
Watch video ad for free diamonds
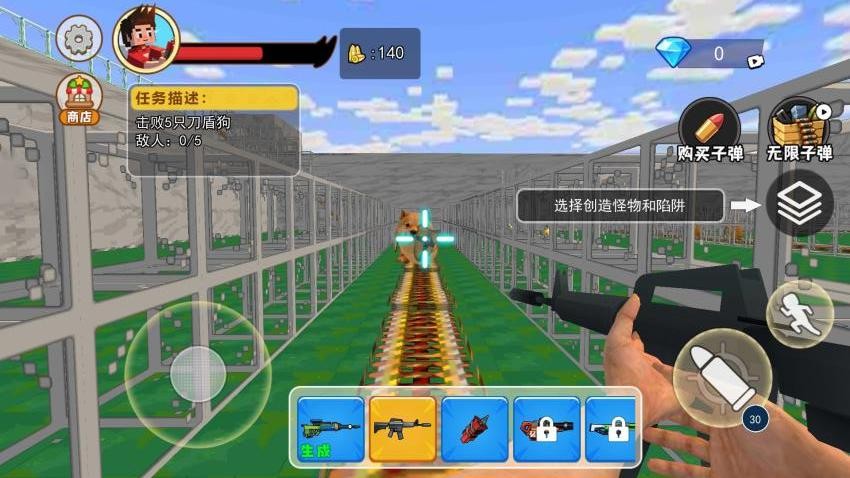tap(757, 60)
